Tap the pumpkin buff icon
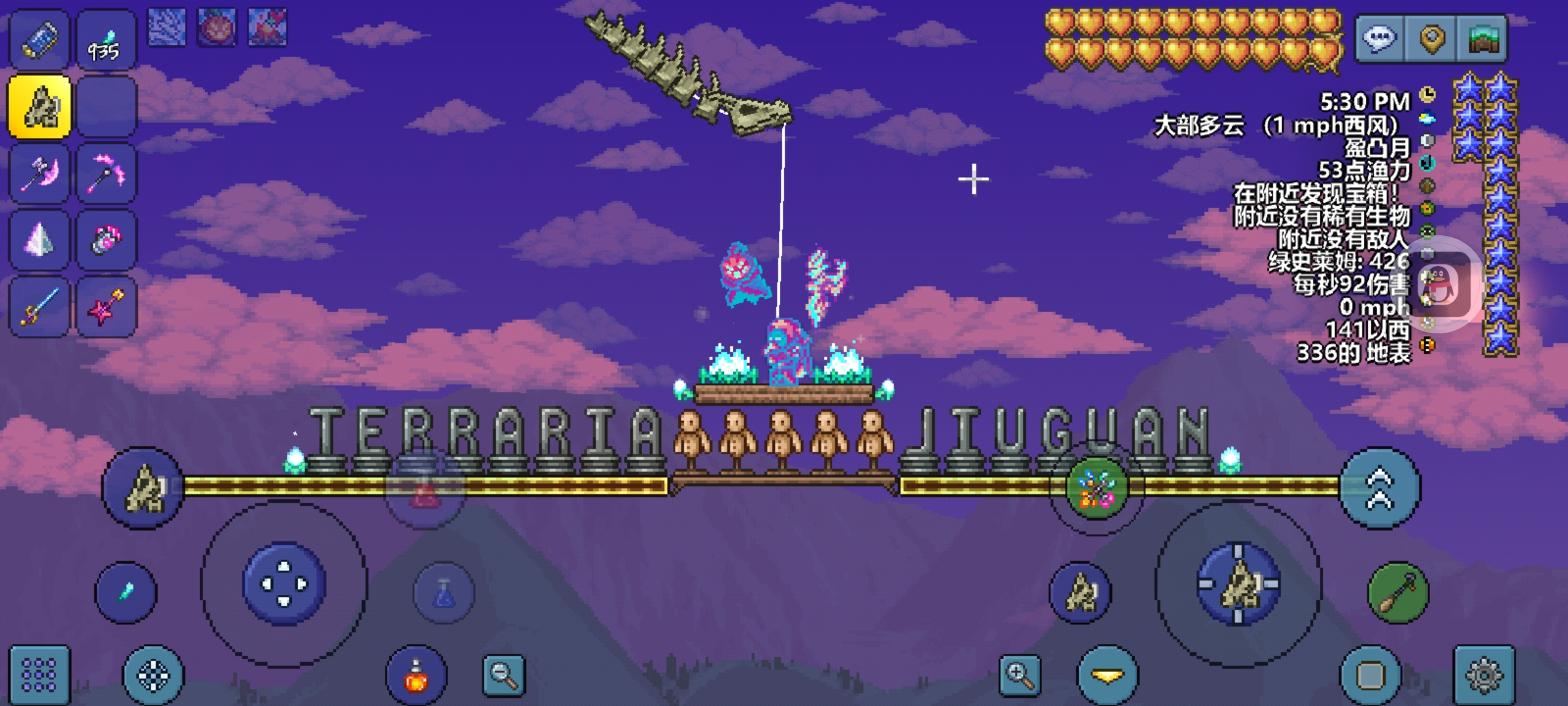1568x706 pixels. 217,27
